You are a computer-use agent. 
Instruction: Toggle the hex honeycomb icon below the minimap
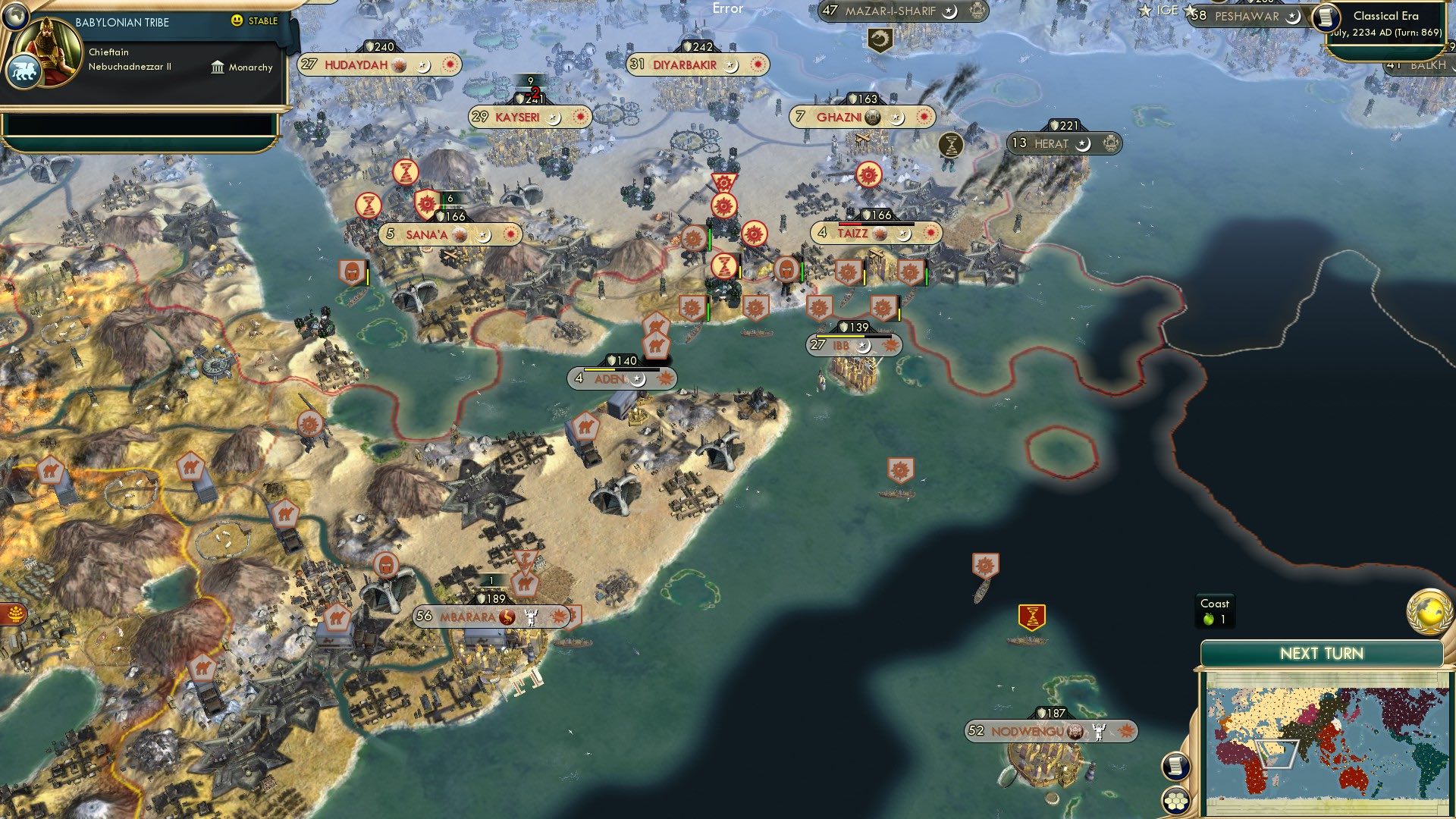pos(1175,801)
